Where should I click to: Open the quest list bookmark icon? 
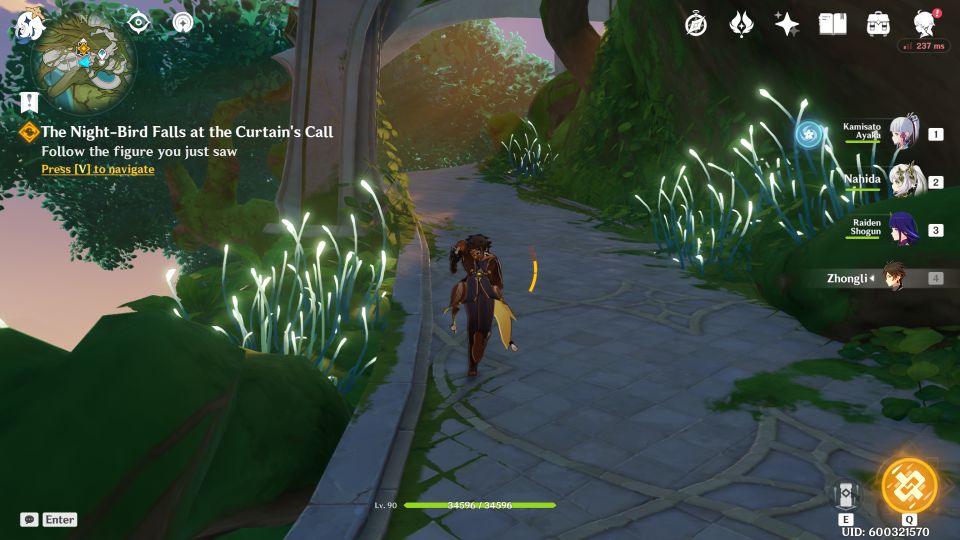click(28, 102)
